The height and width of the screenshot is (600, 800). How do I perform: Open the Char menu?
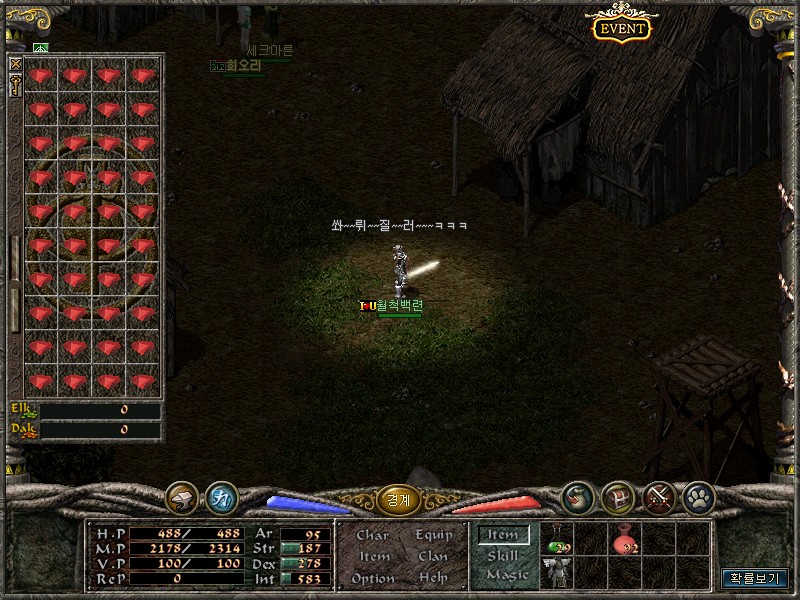372,535
